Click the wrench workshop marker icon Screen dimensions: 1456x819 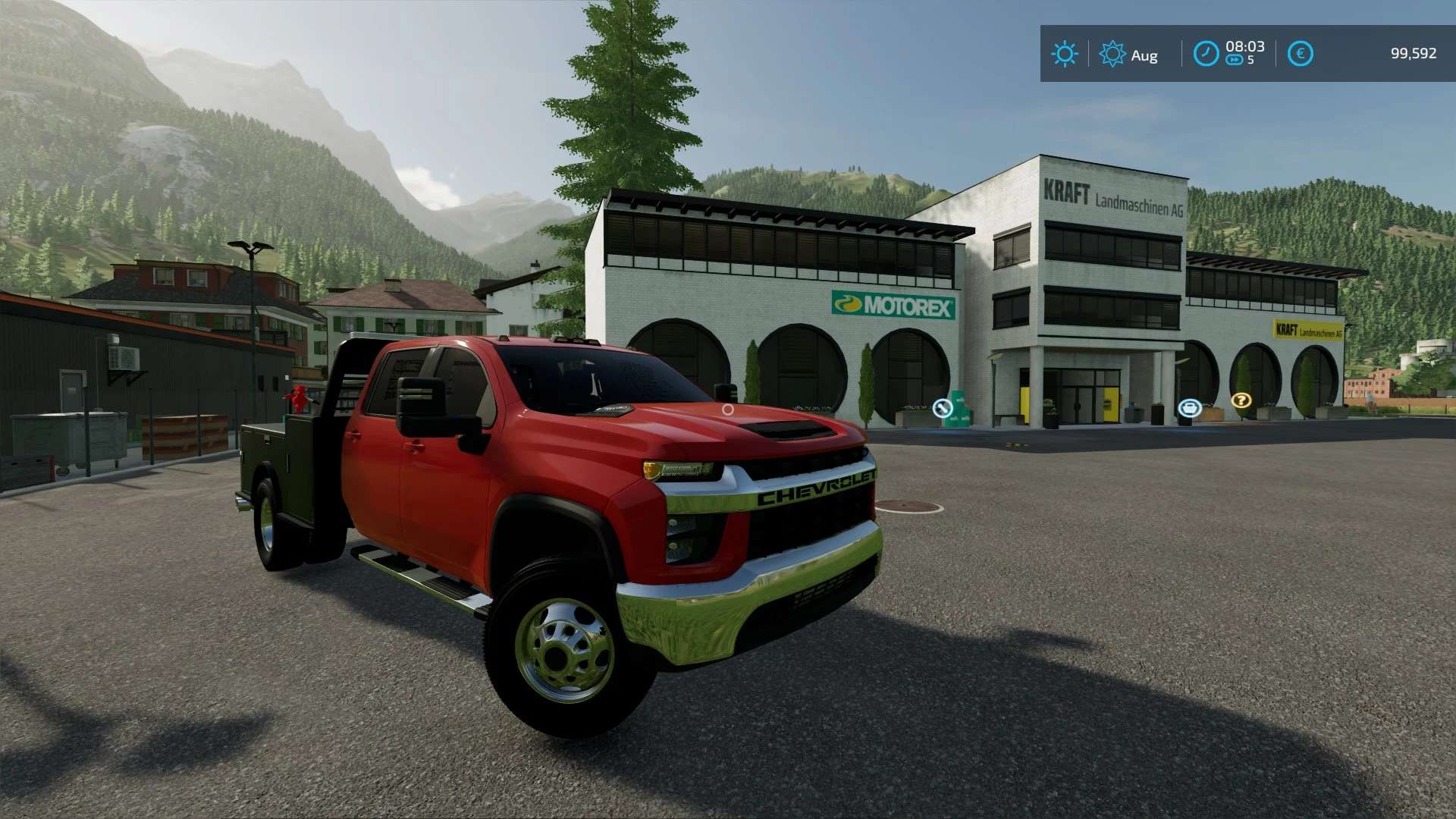[x=942, y=409]
